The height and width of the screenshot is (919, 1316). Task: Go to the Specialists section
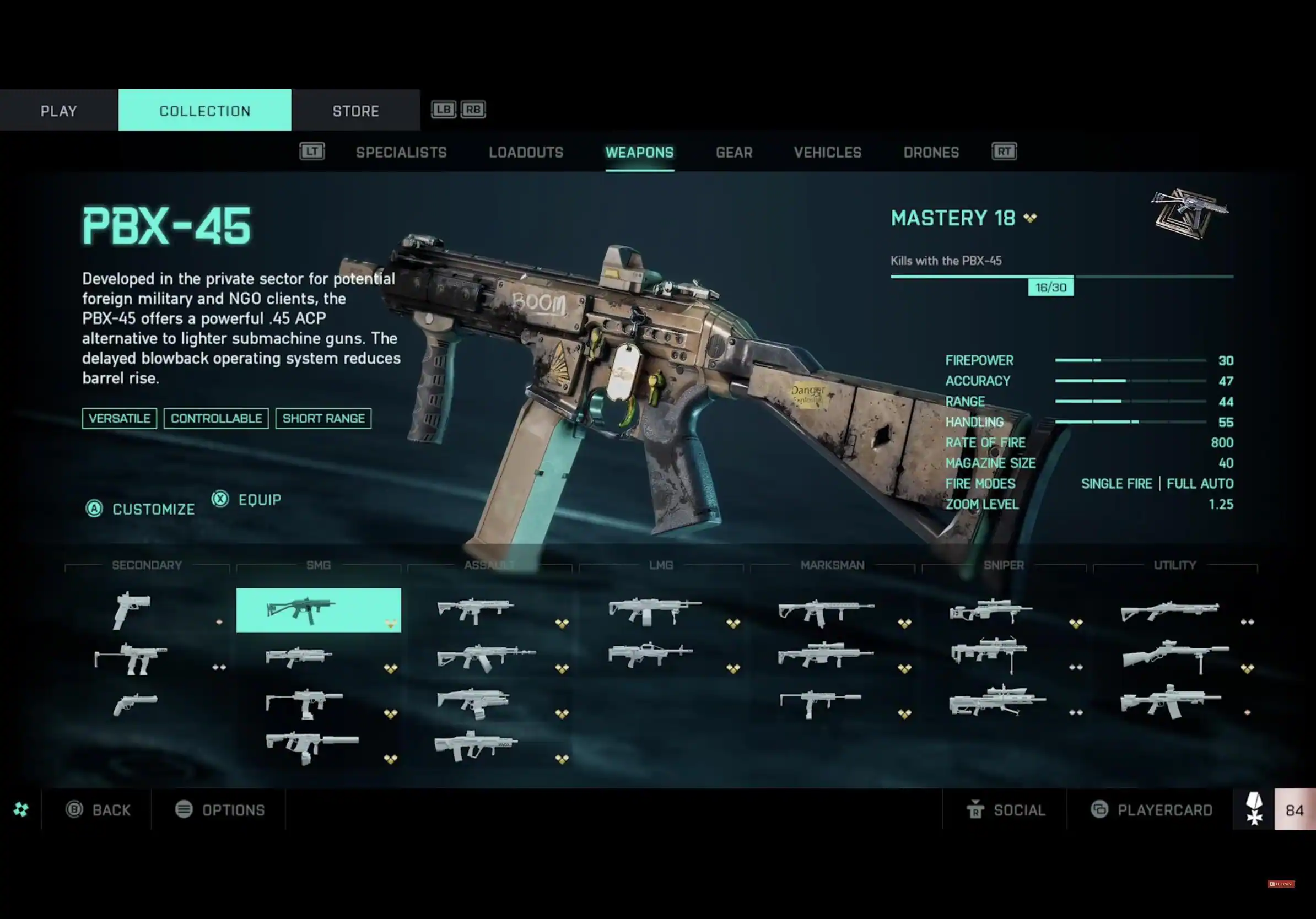pos(401,153)
